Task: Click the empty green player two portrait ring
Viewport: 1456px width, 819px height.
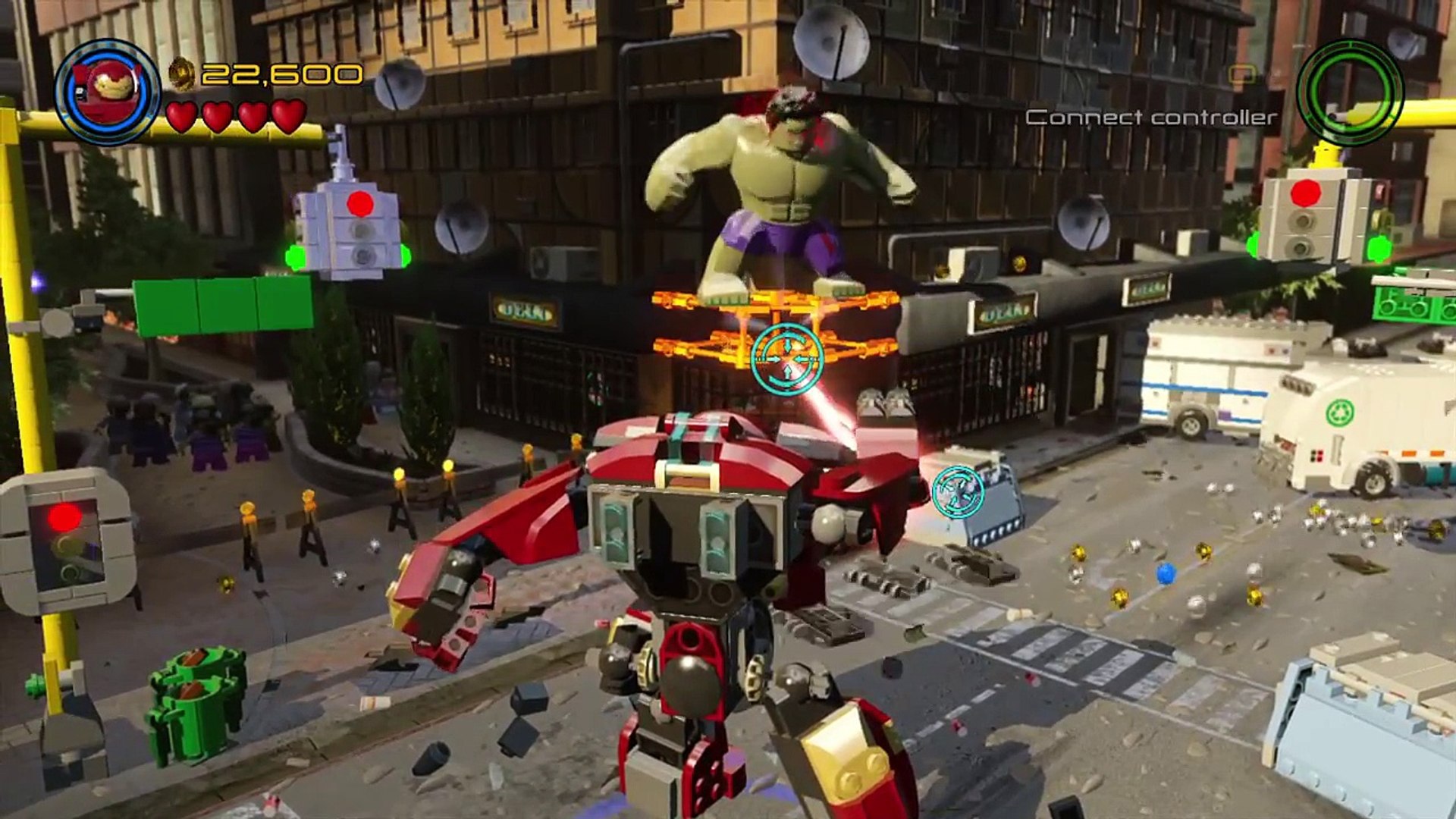Action: click(x=1349, y=92)
